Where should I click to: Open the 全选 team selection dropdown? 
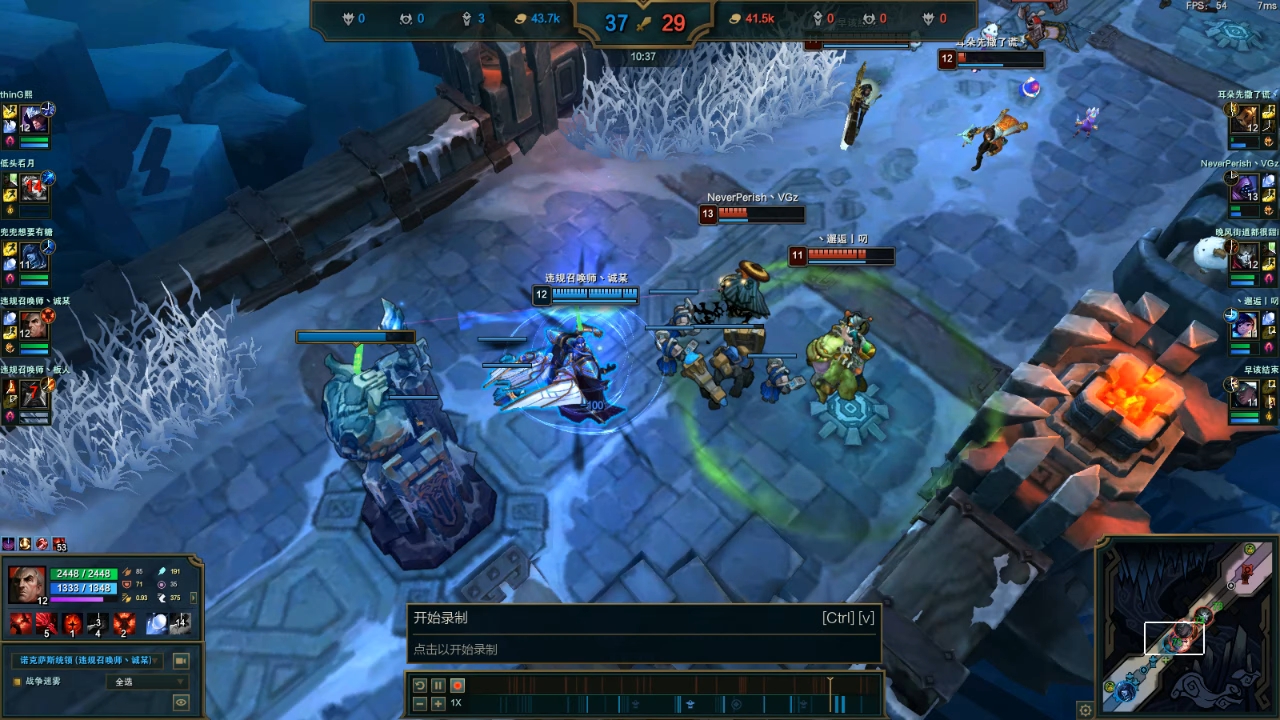(x=146, y=682)
